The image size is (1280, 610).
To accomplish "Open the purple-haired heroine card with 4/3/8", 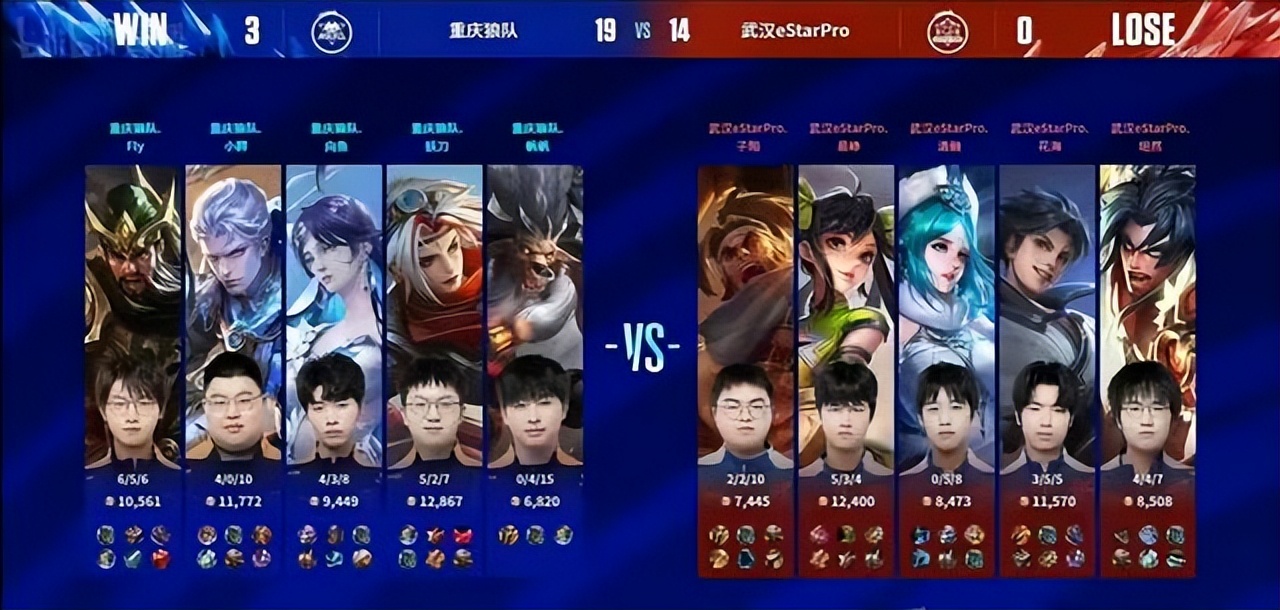I will [x=334, y=315].
